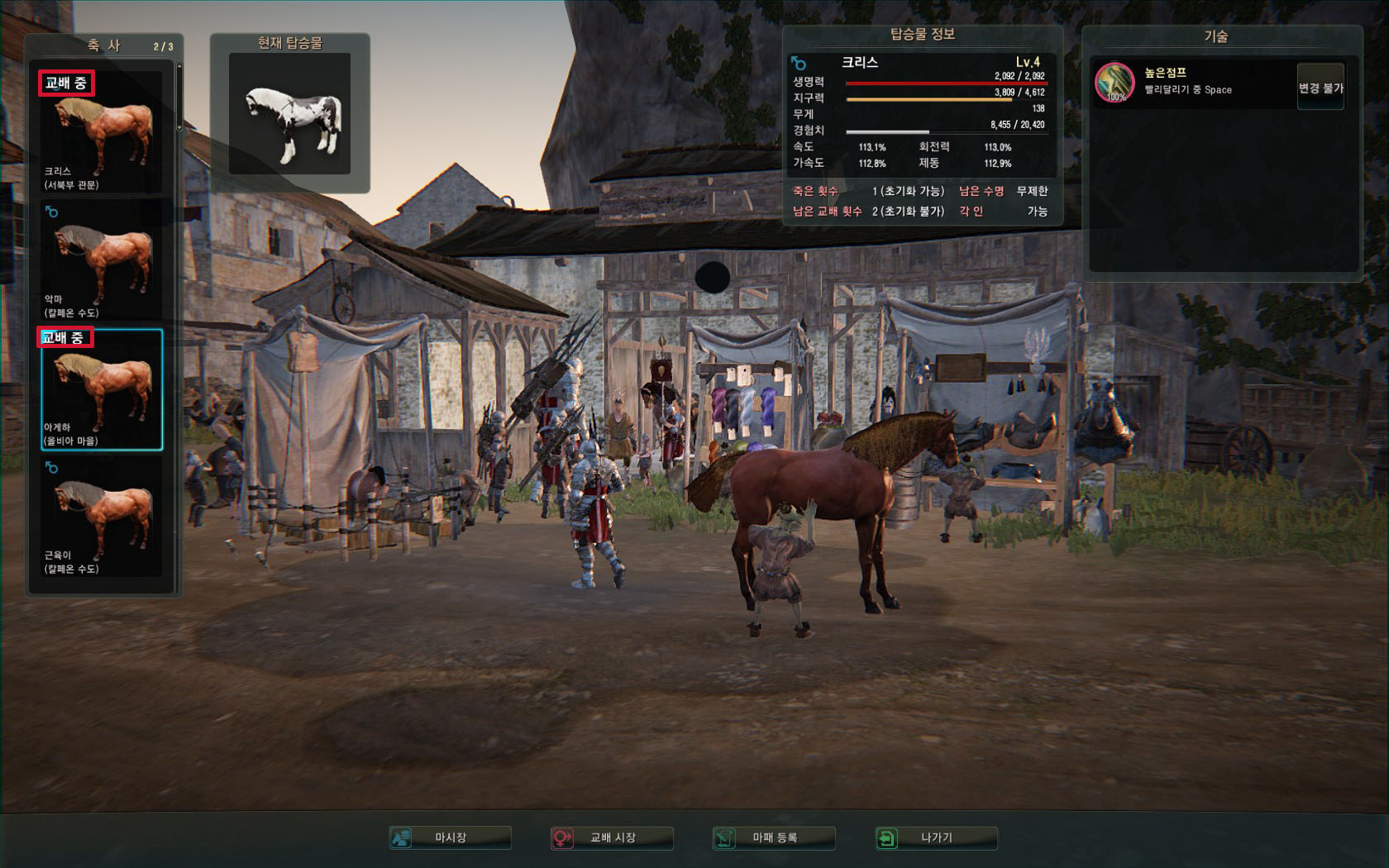Pick the 근육이 horse entry
The image size is (1389, 868).
(102, 517)
